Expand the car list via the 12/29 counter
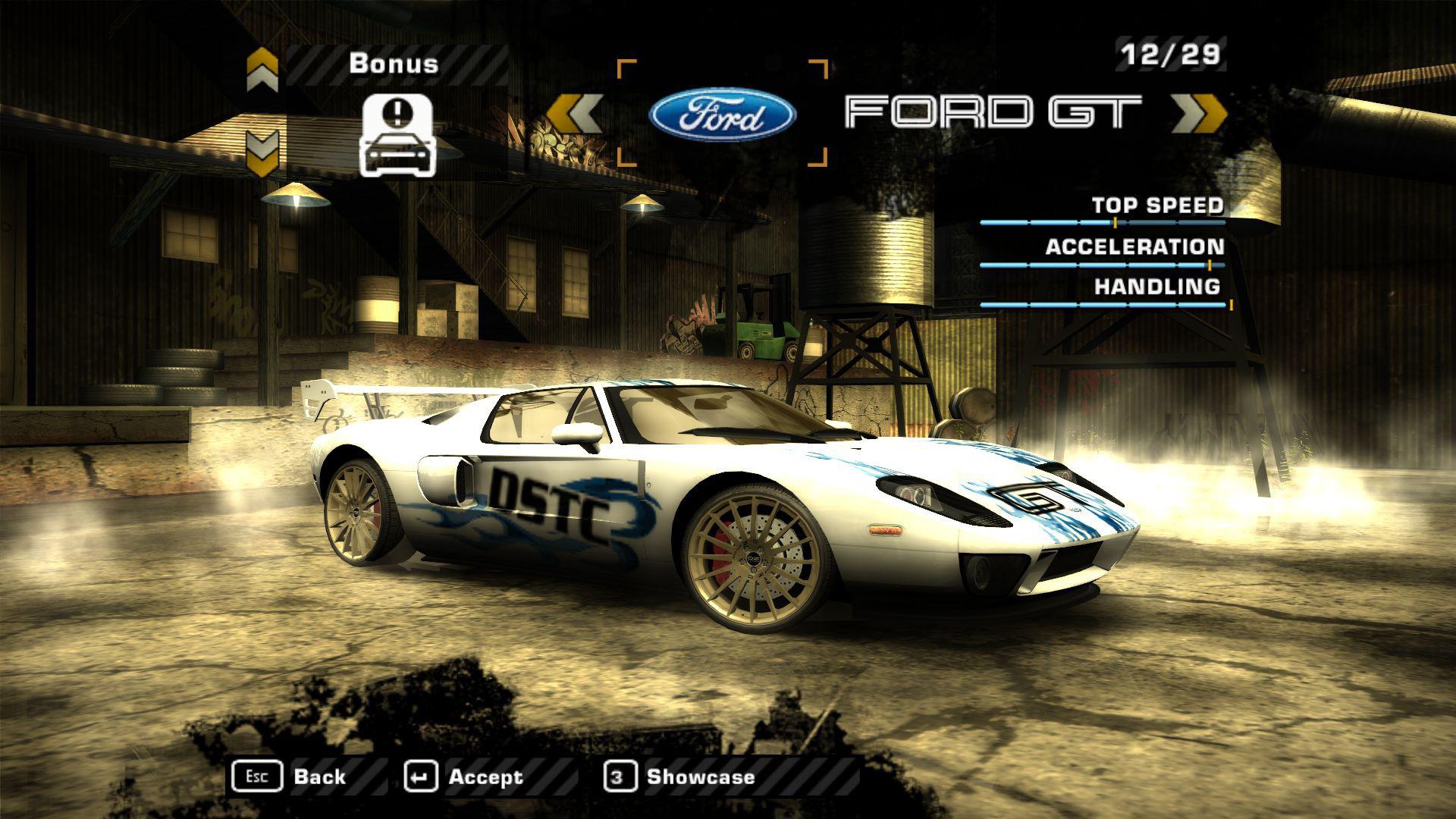This screenshot has width=1456, height=819. [1171, 52]
